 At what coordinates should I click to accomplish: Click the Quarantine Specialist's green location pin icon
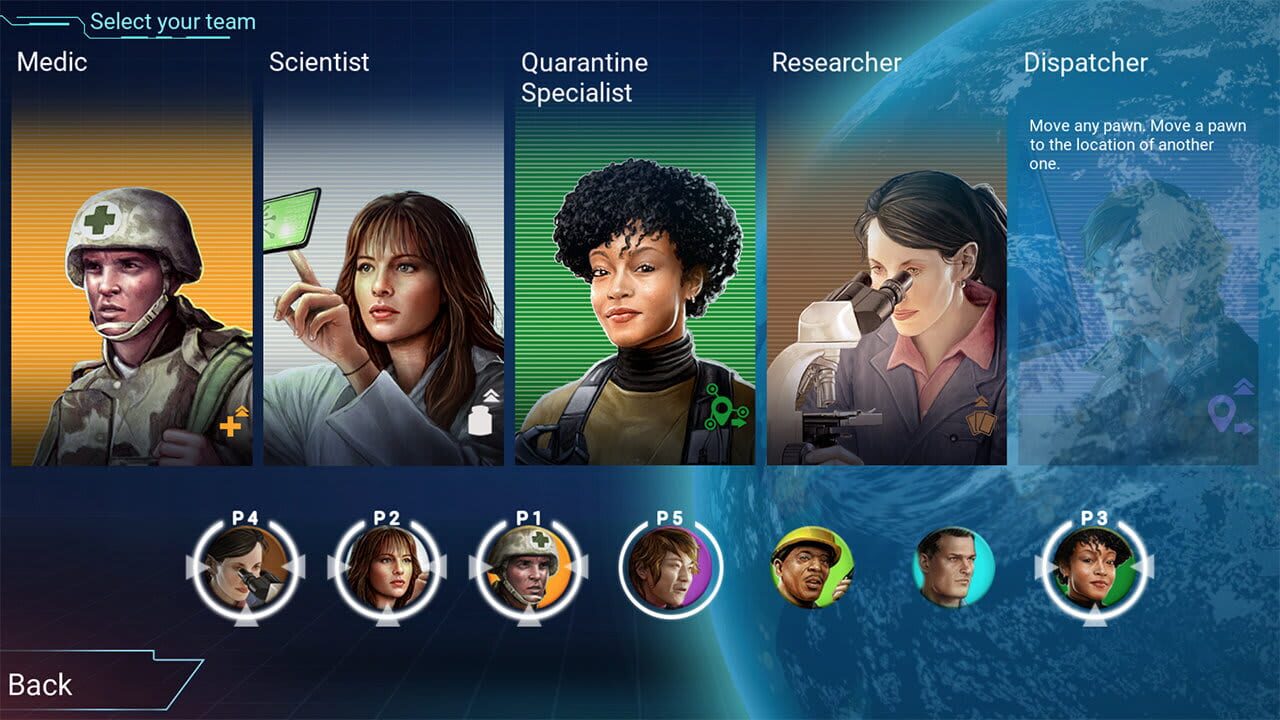[720, 408]
